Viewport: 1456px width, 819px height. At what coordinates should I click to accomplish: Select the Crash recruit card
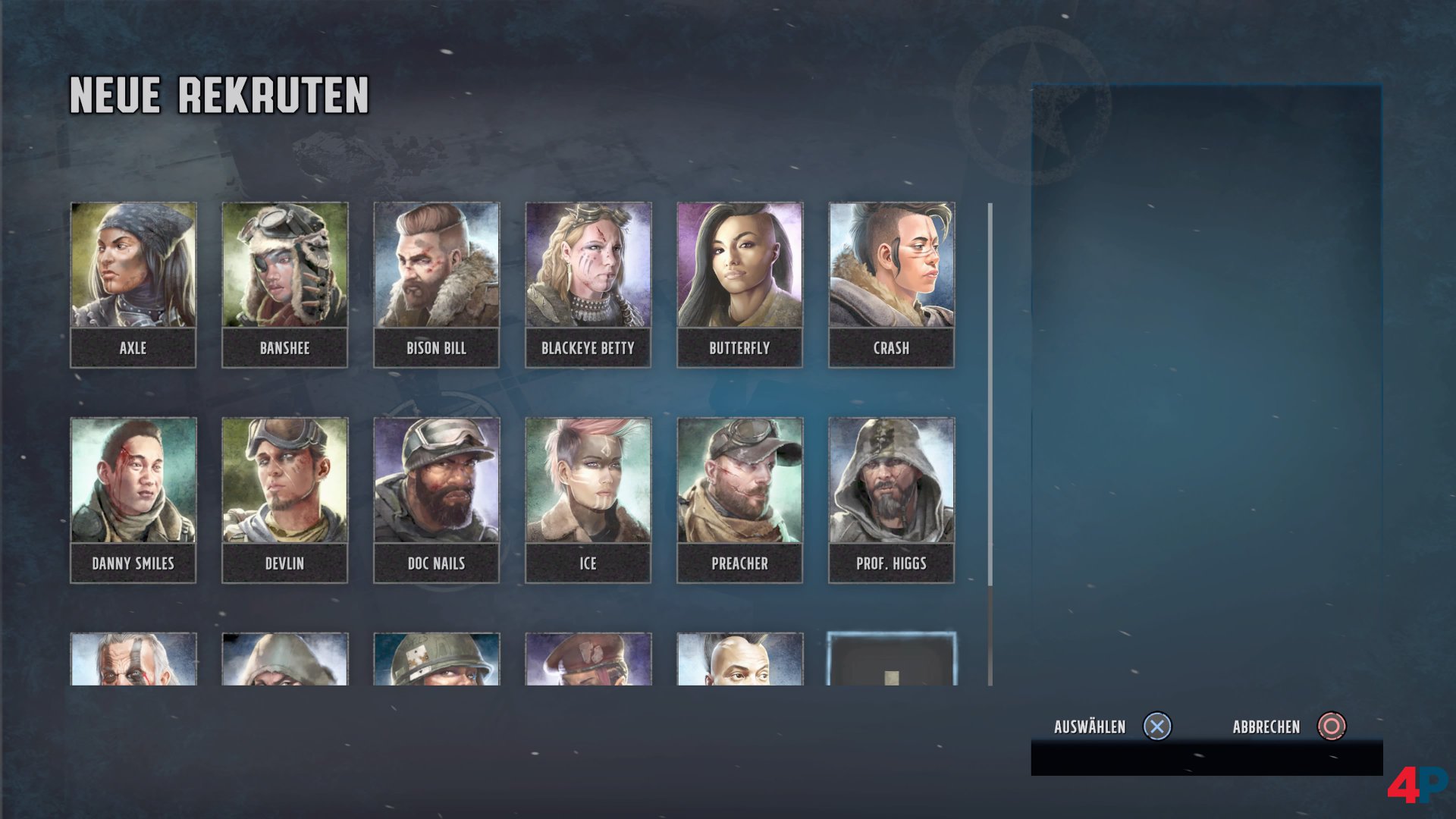click(891, 284)
